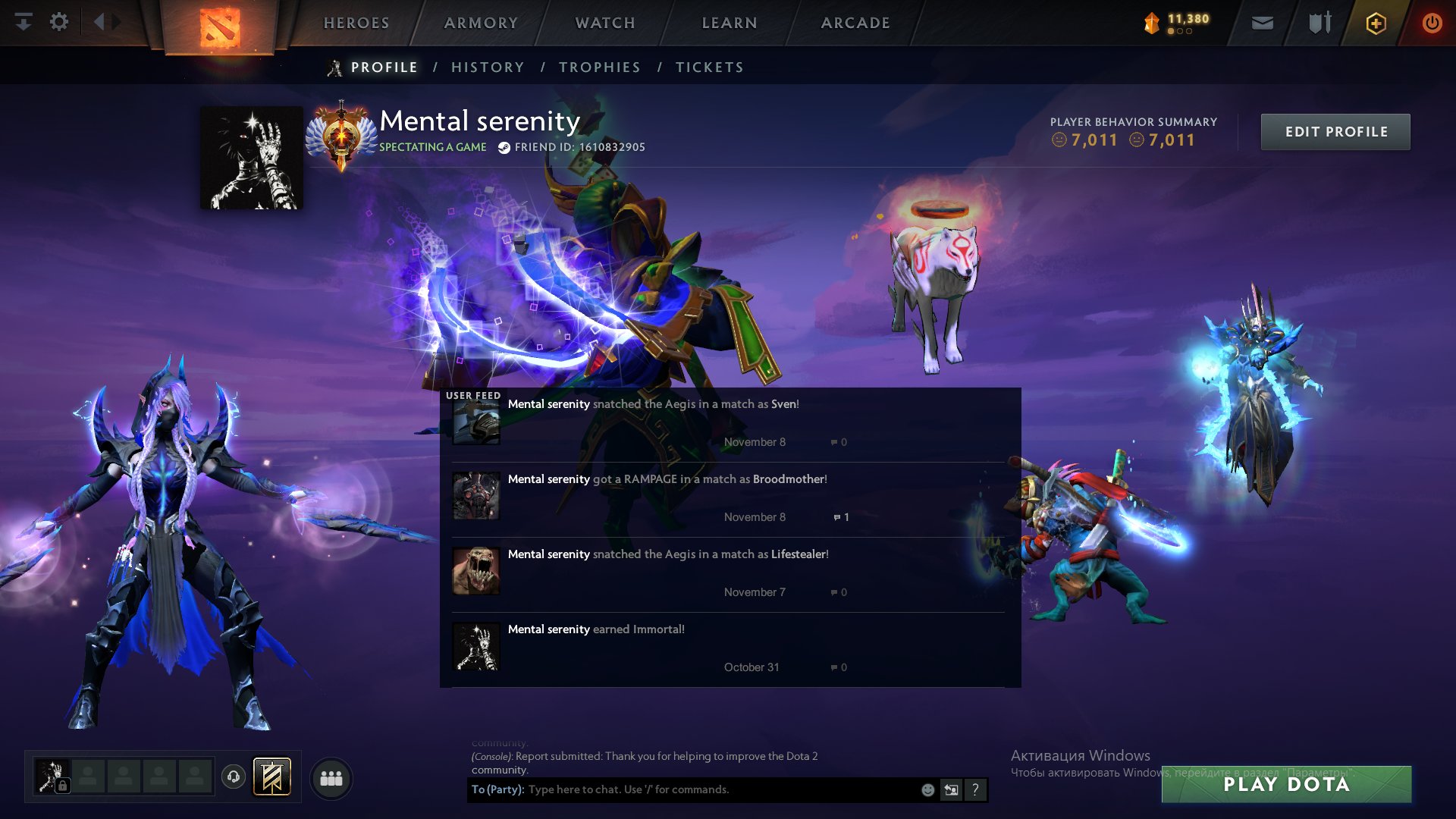Viewport: 1456px width, 819px height.
Task: Open notifications with the envelope icon
Action: tap(1262, 23)
